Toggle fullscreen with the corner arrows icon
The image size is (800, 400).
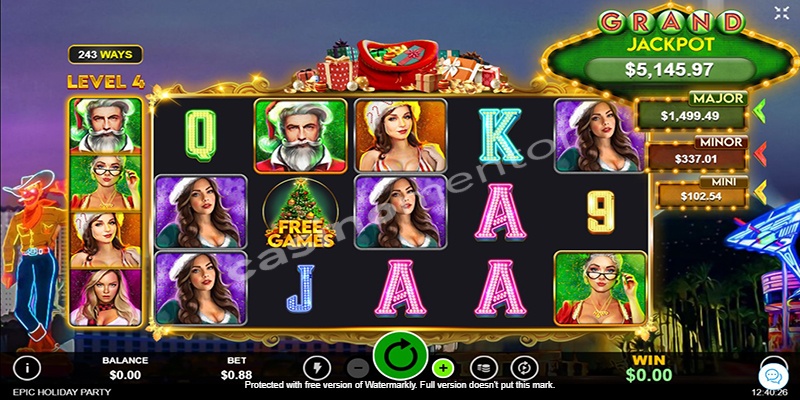coord(780,14)
